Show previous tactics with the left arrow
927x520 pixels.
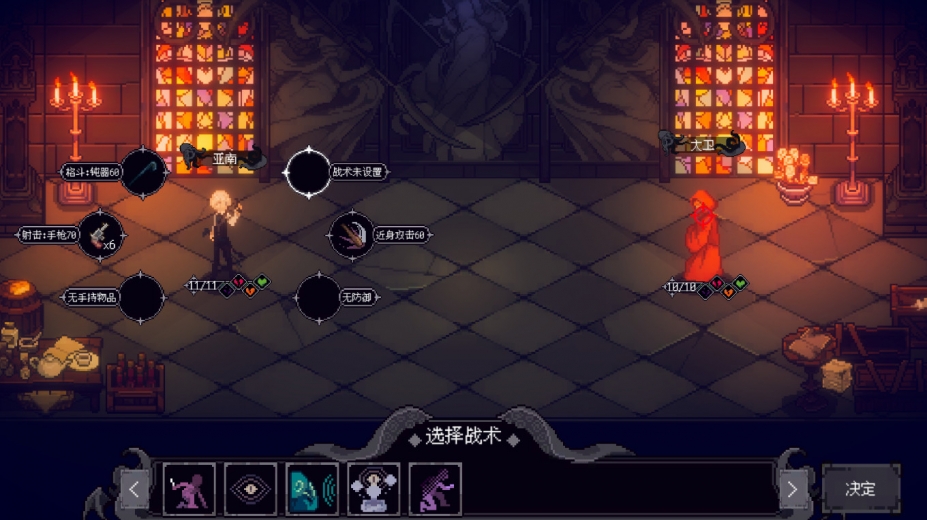click(x=135, y=490)
